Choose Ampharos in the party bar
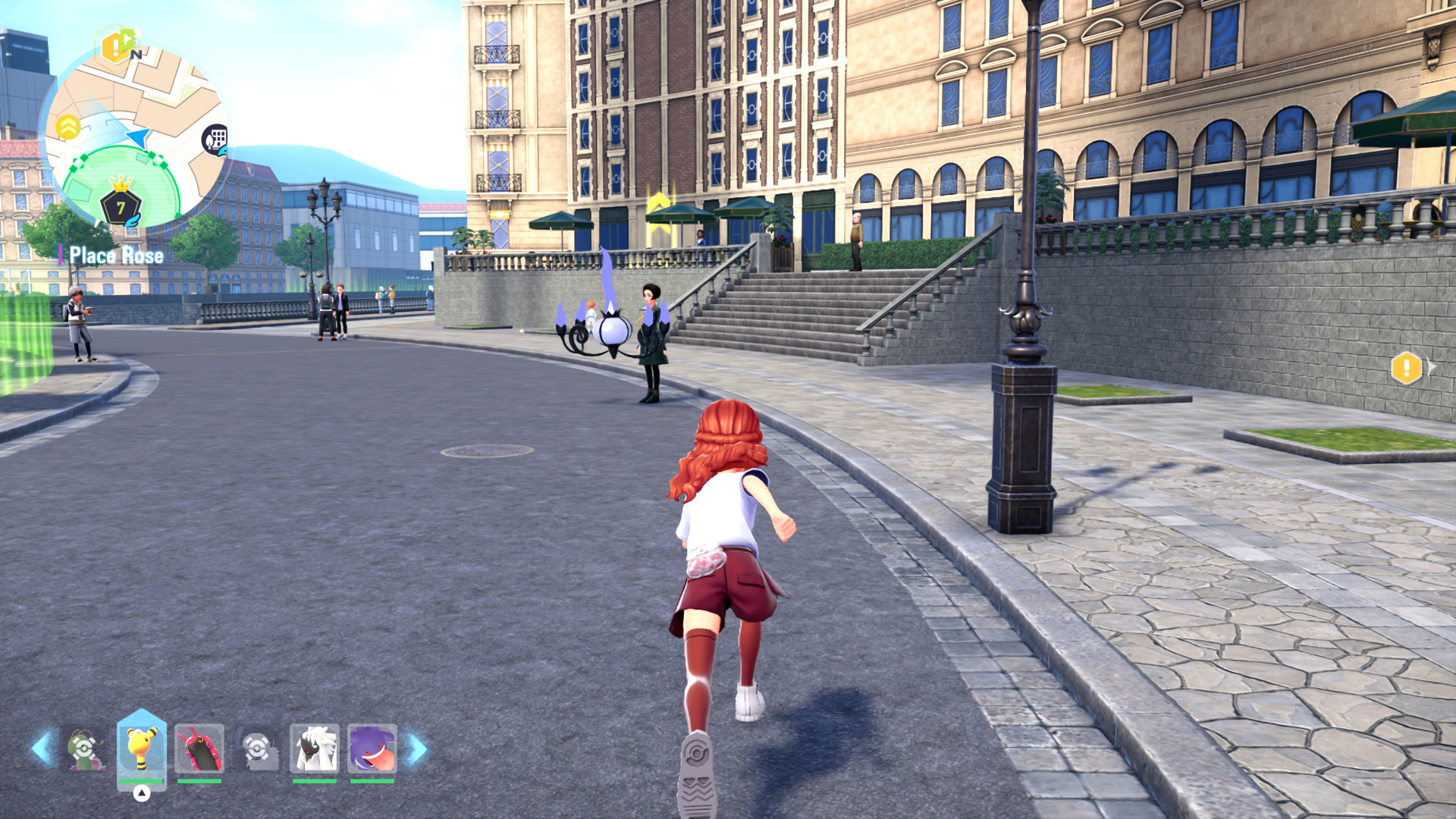 coord(141,748)
